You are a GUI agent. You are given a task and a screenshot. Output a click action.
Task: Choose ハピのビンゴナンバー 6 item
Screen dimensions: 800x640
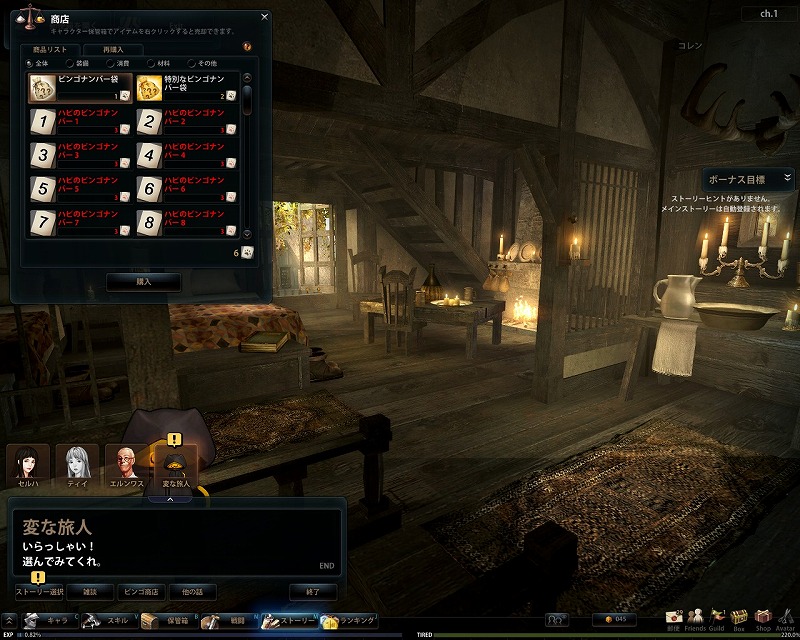pyautogui.click(x=187, y=188)
